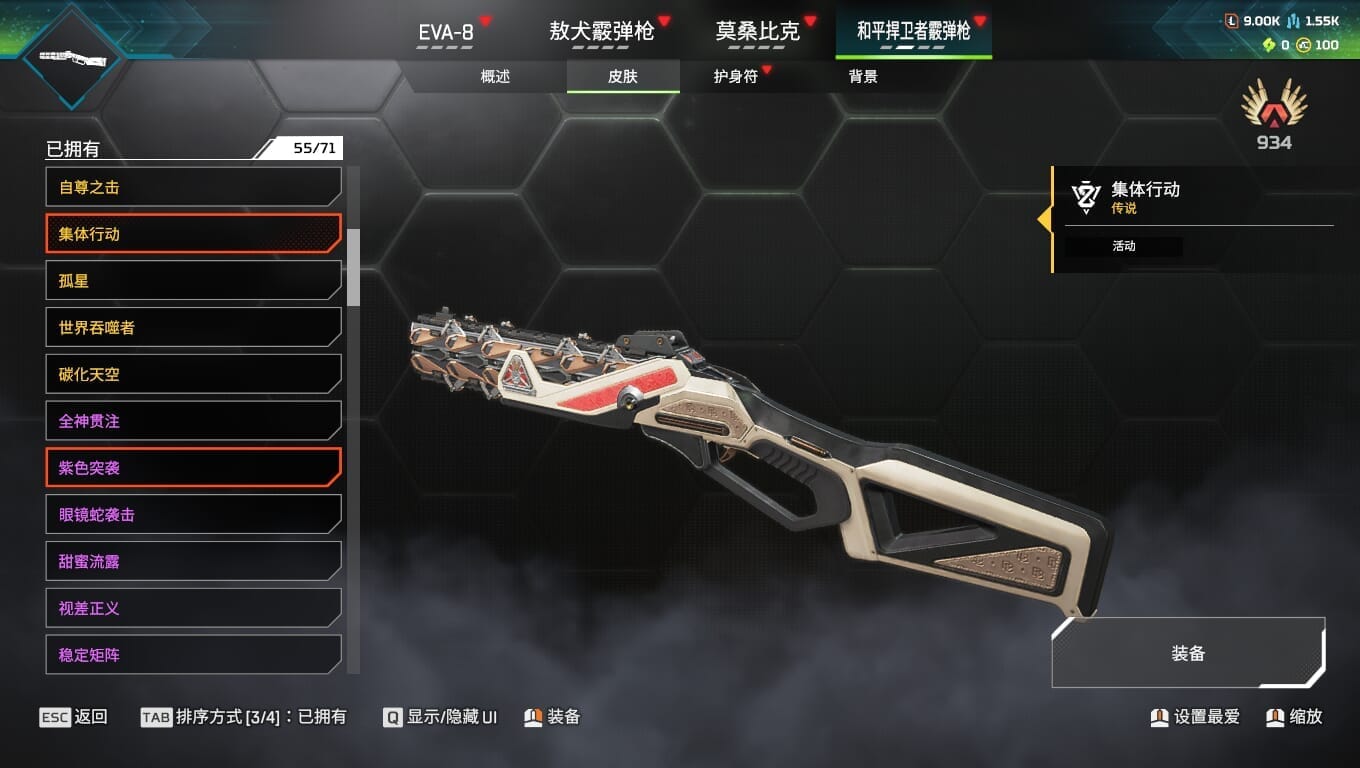The height and width of the screenshot is (768, 1360).
Task: Select the 和平捍卫者霰弹枪 weapon tab
Action: (913, 32)
